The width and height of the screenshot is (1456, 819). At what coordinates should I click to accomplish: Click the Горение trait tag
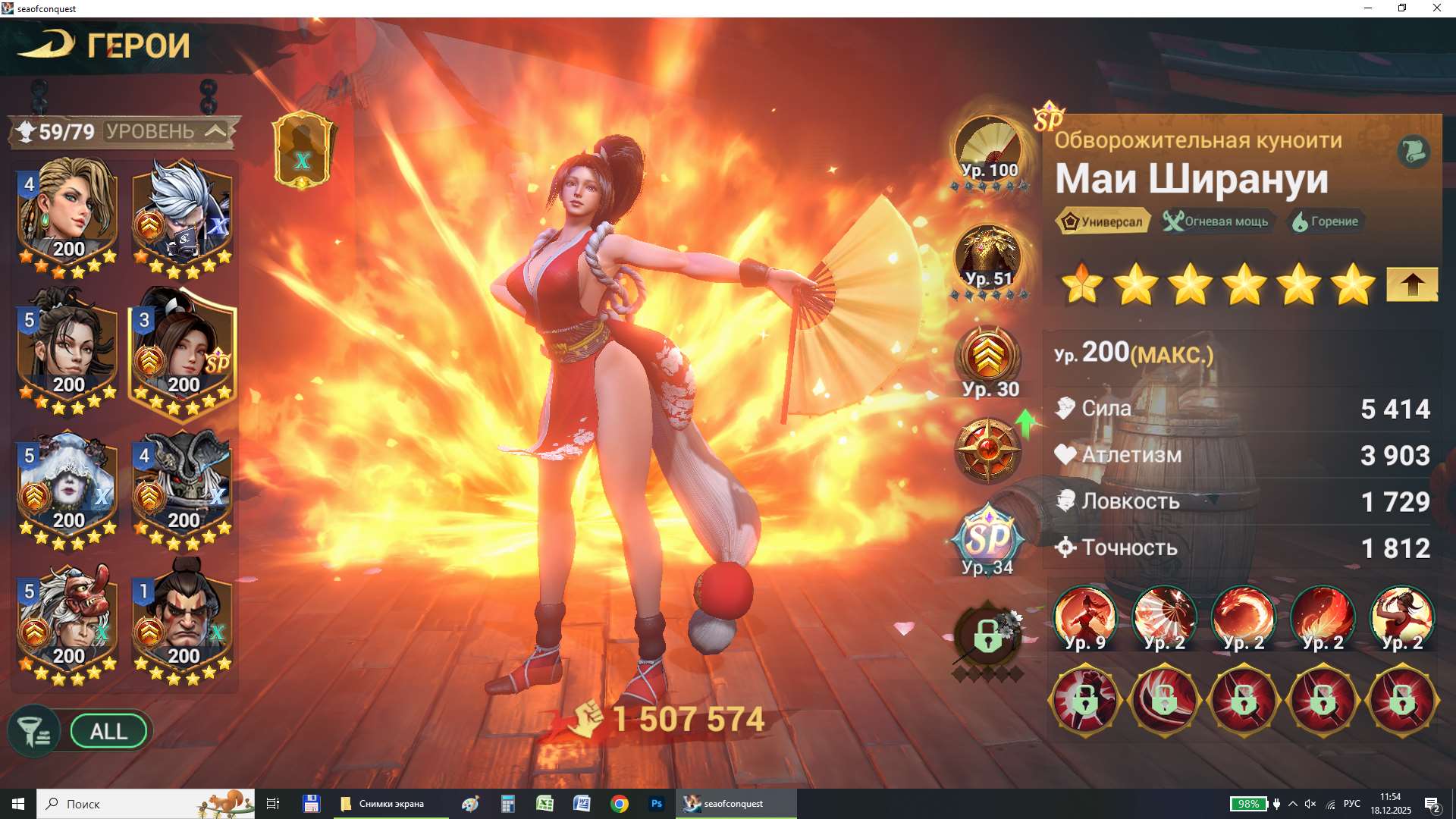point(1326,221)
